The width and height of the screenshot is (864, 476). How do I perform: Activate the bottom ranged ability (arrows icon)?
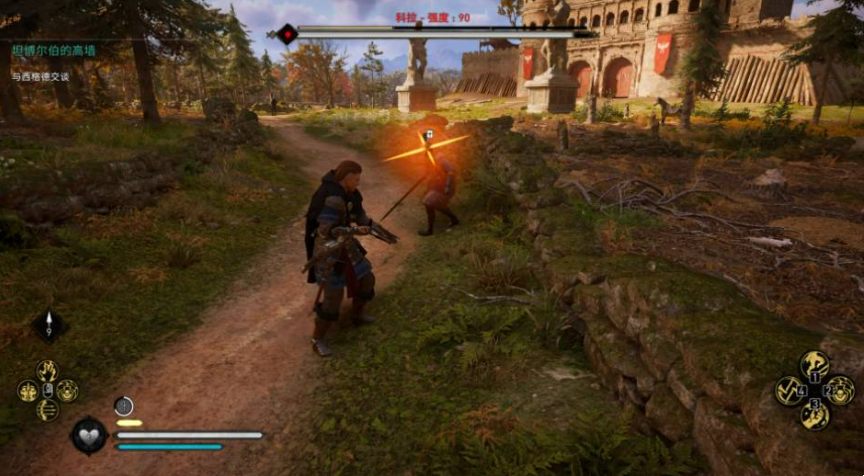tap(47, 410)
